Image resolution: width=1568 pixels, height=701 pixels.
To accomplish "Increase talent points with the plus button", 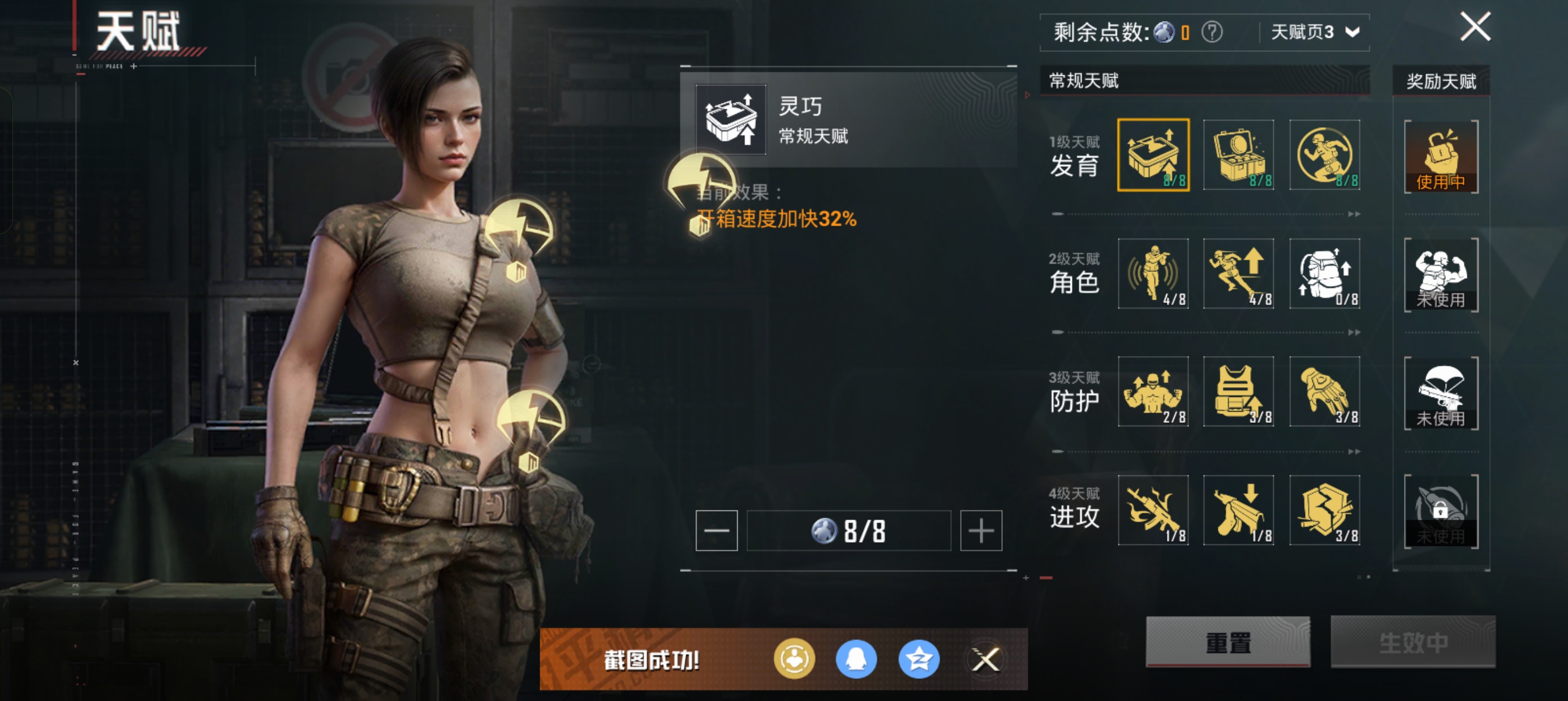I will point(981,531).
